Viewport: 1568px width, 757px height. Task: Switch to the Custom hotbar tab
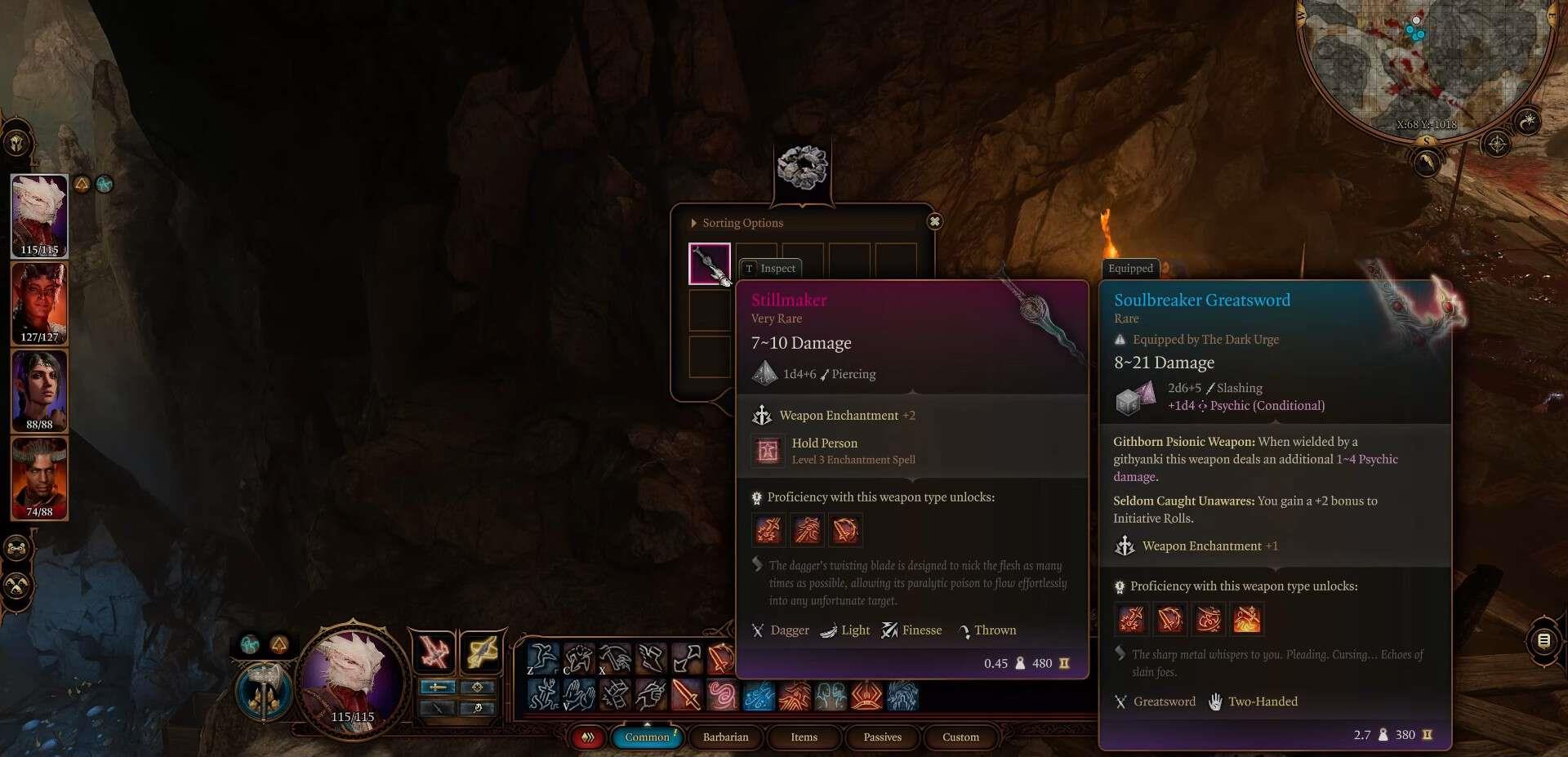pos(960,737)
